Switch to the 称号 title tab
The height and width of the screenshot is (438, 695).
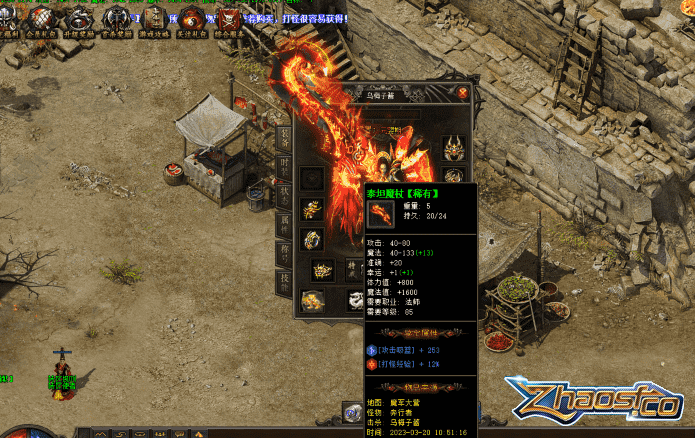(x=284, y=252)
